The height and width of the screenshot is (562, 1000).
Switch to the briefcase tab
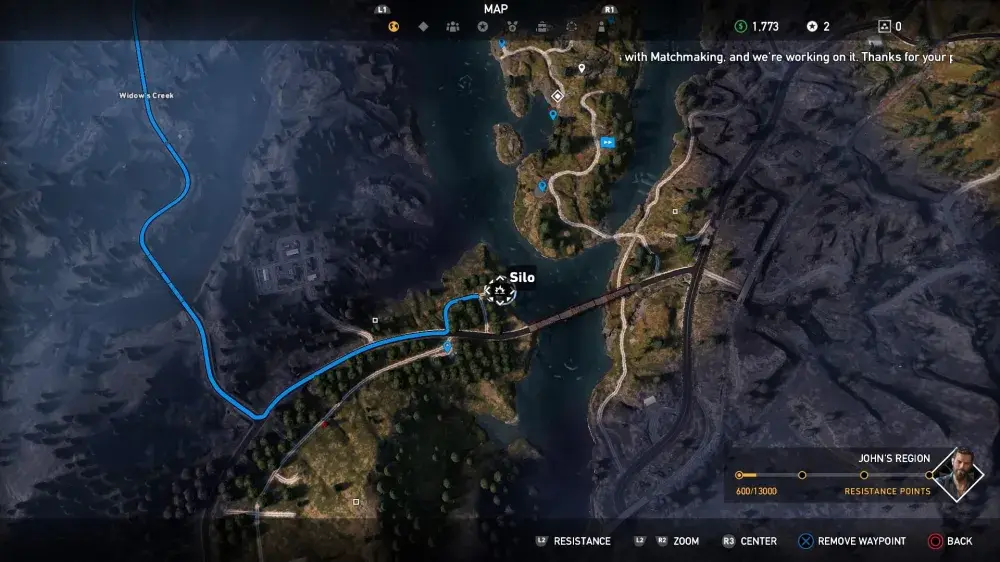tap(542, 27)
